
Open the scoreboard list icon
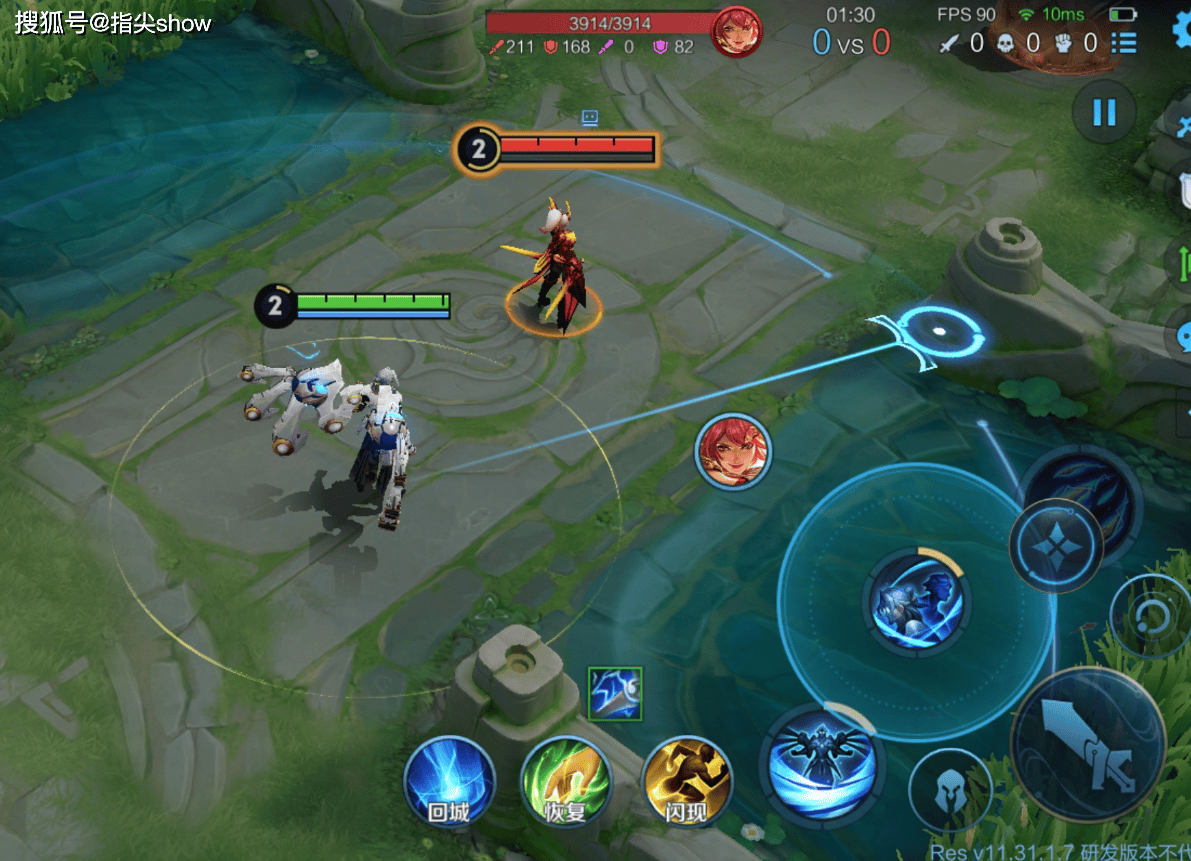(x=1124, y=42)
